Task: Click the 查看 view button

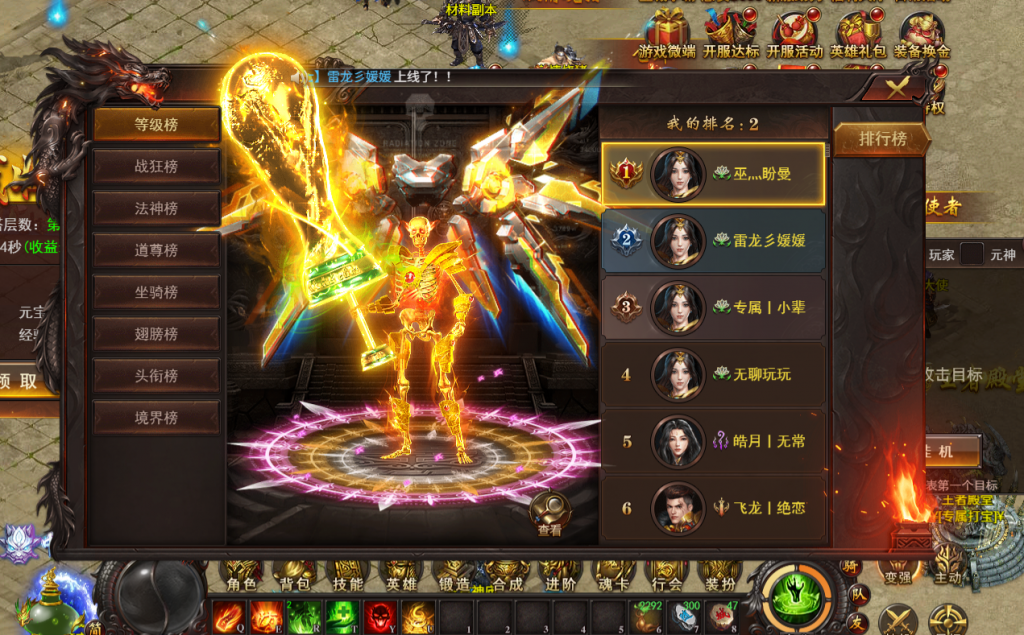Action: pyautogui.click(x=550, y=515)
